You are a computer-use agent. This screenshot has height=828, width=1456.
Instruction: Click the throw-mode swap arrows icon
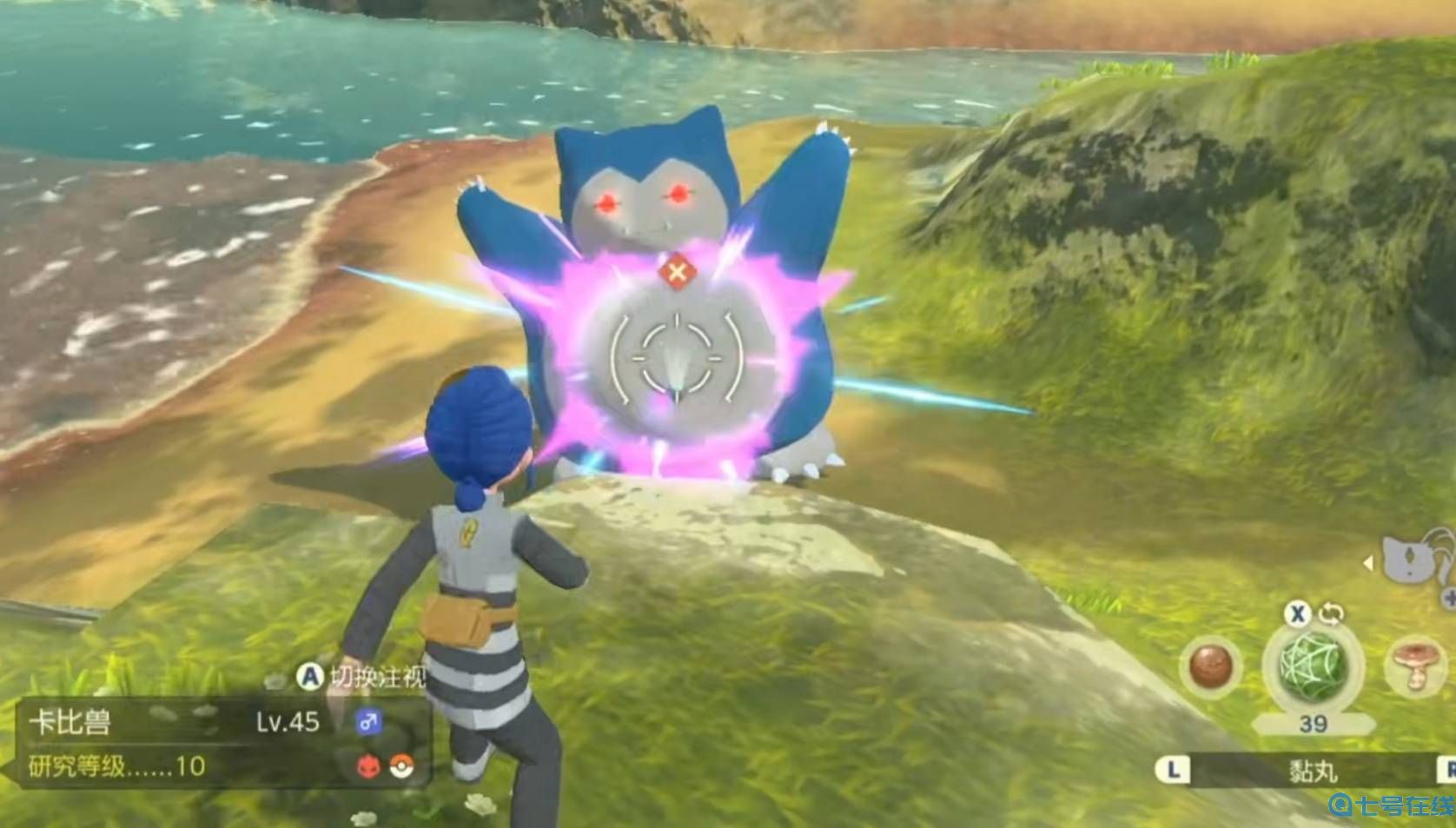point(1331,614)
